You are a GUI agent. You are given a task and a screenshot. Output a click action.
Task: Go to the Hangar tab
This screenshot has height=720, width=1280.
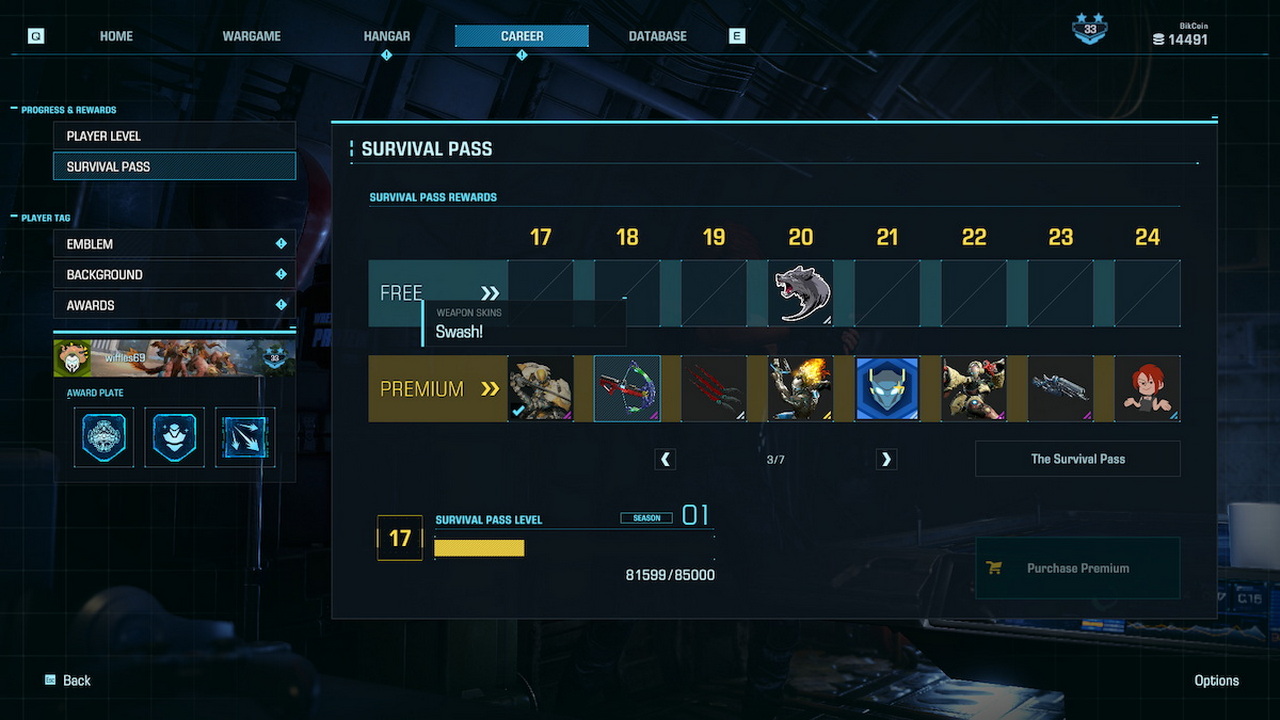click(x=387, y=36)
